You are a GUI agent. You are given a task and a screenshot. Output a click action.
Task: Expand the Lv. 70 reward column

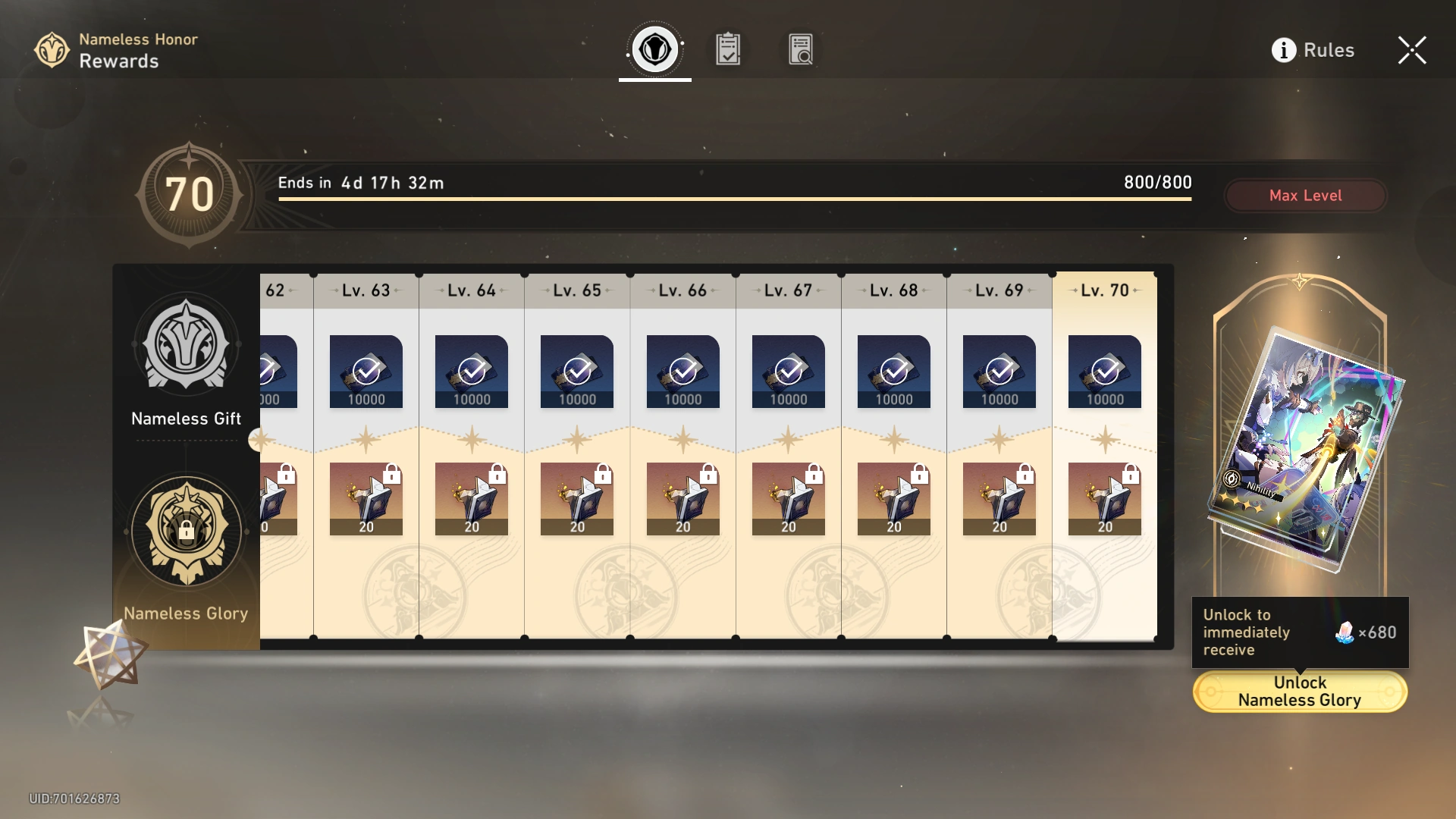point(1104,290)
